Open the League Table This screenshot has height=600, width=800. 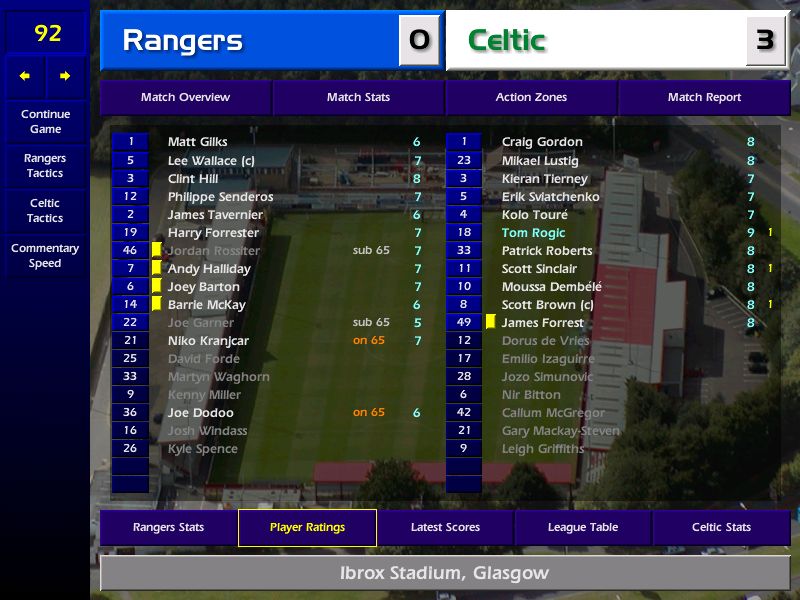(x=583, y=528)
